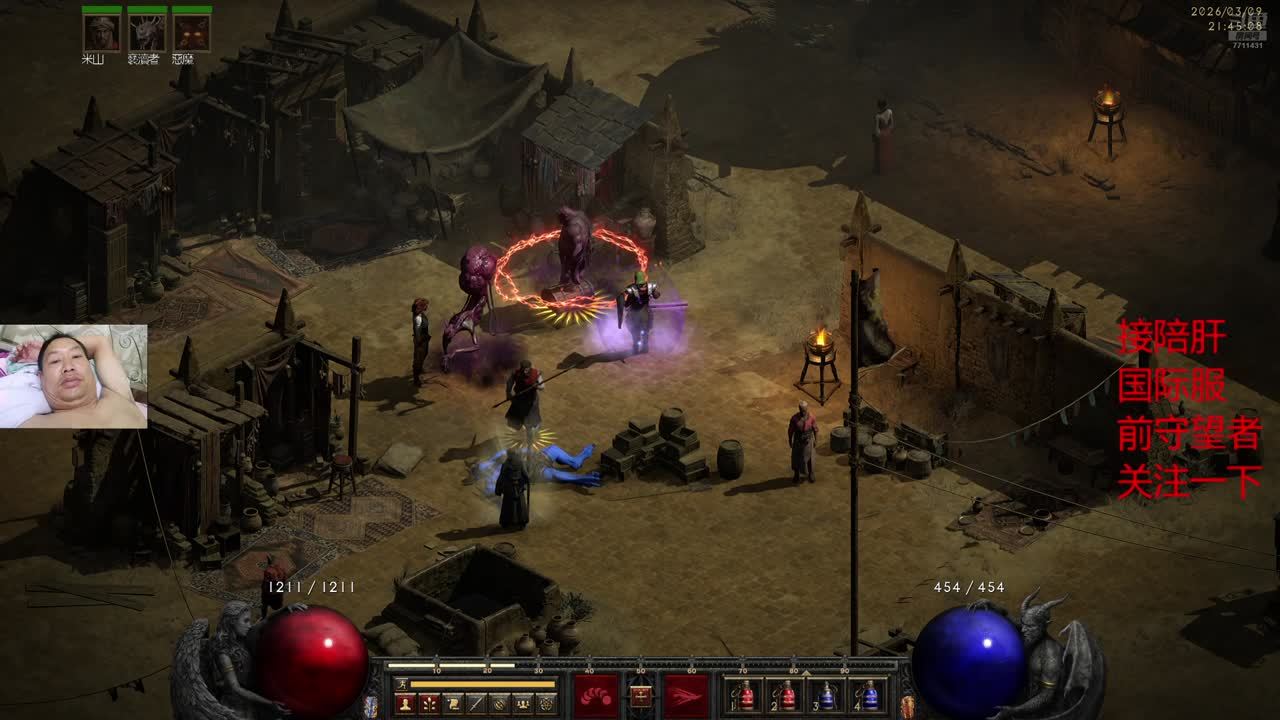Open the party icon with two figures
1280x720 pixels.
tap(500, 703)
